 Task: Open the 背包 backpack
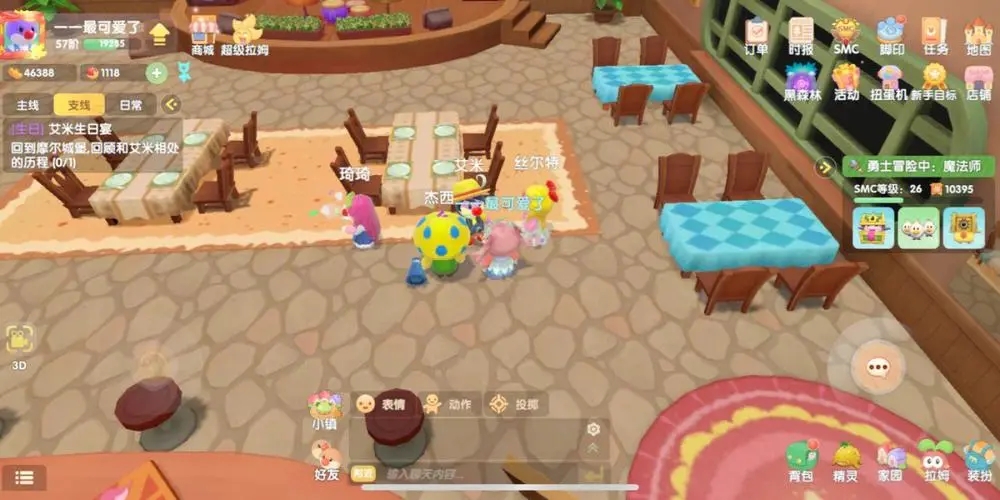[800, 462]
